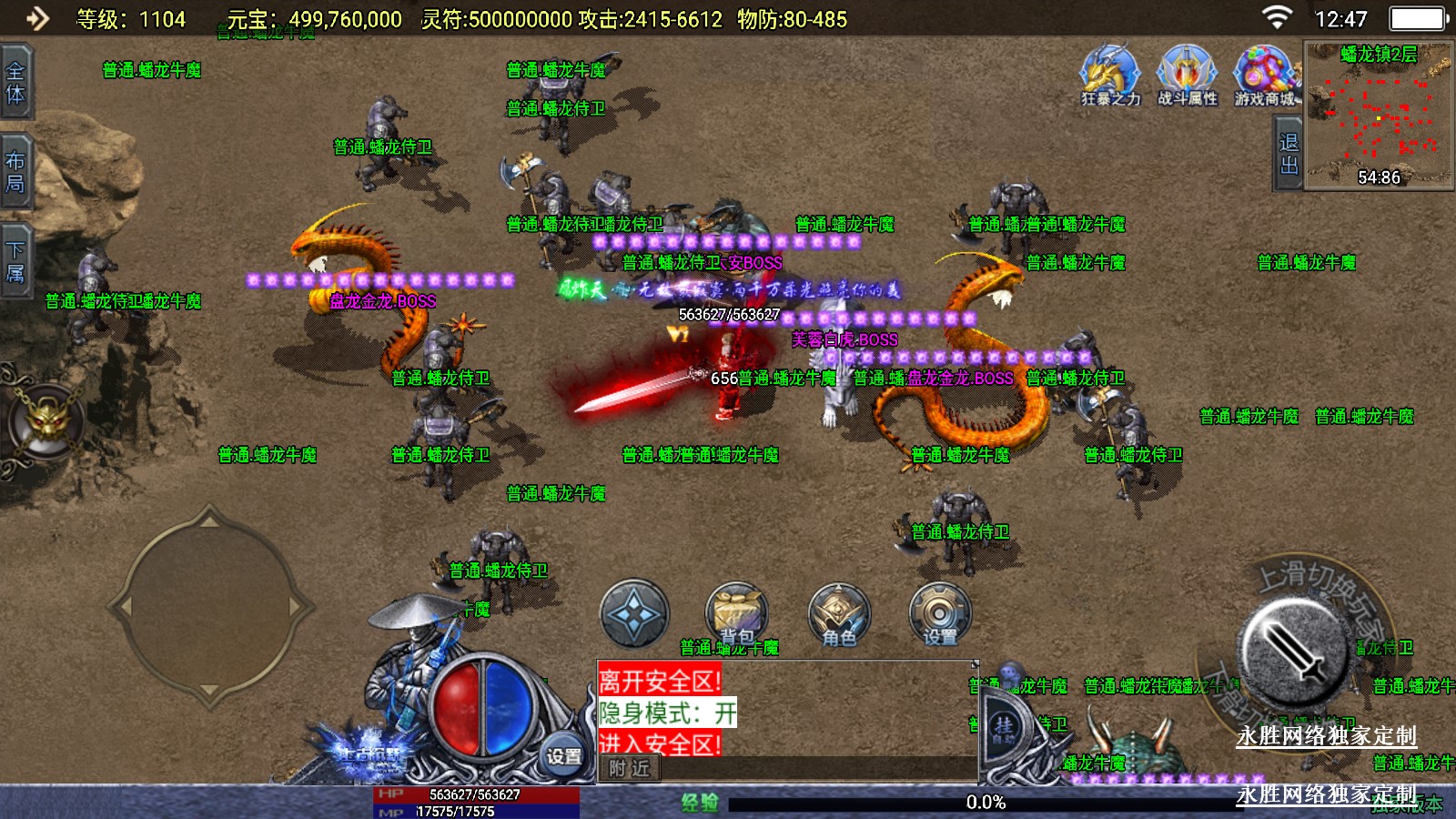The width and height of the screenshot is (1456, 819).
Task: Click the 退出 exit button
Action: click(x=1288, y=154)
